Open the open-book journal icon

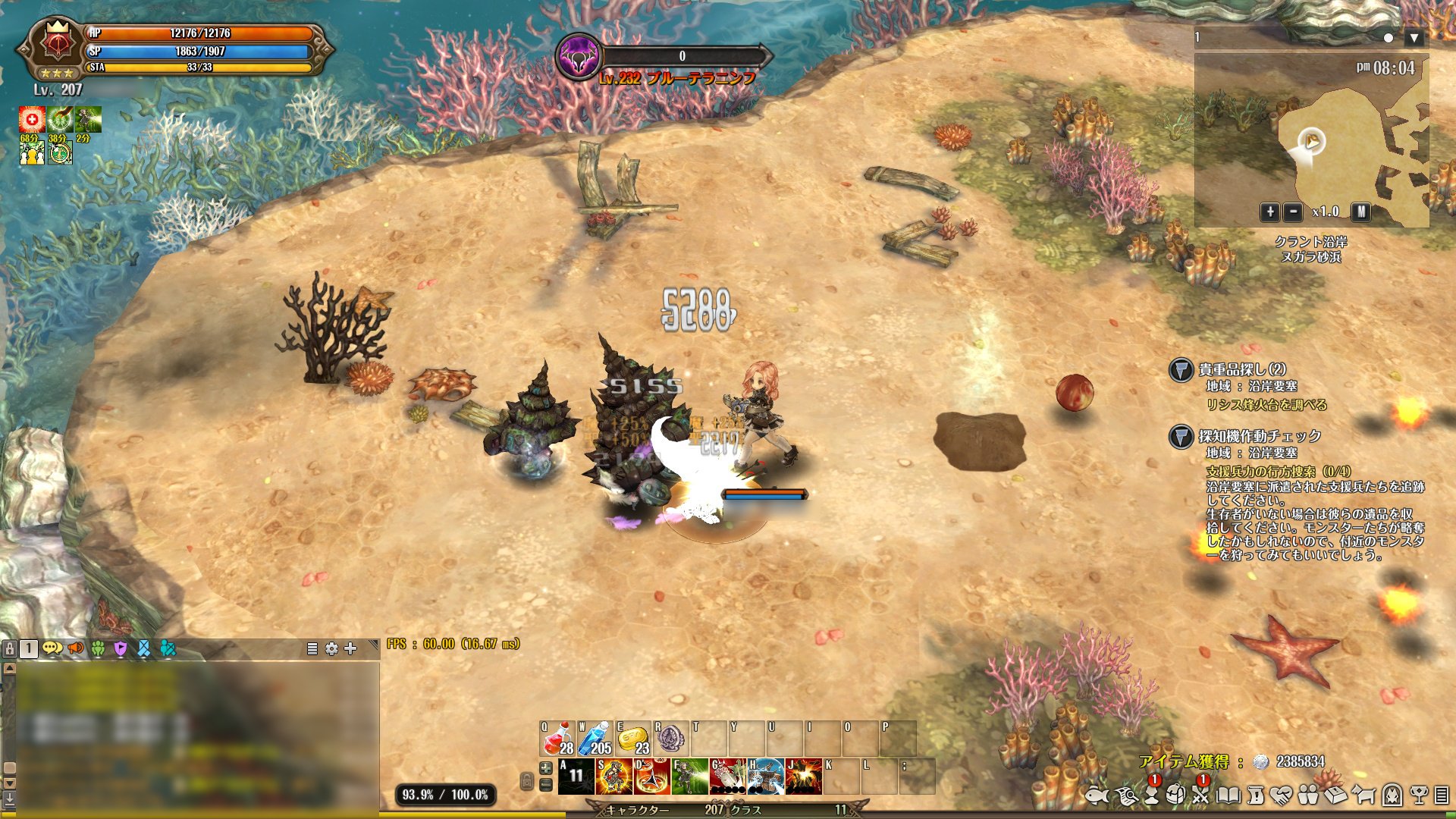1228,795
